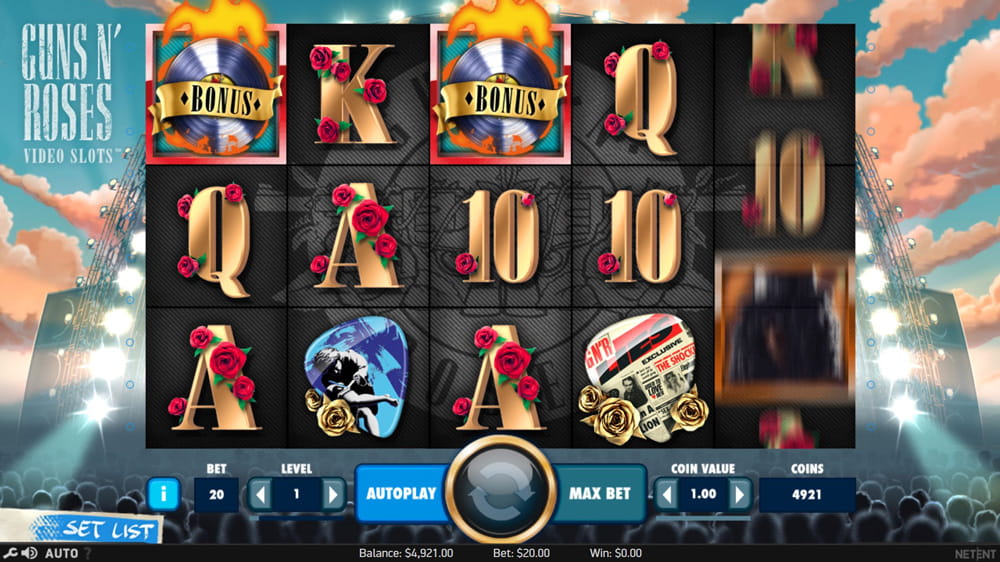The height and width of the screenshot is (562, 1000).
Task: Toggle sound with the speaker icon
Action: (x=28, y=553)
